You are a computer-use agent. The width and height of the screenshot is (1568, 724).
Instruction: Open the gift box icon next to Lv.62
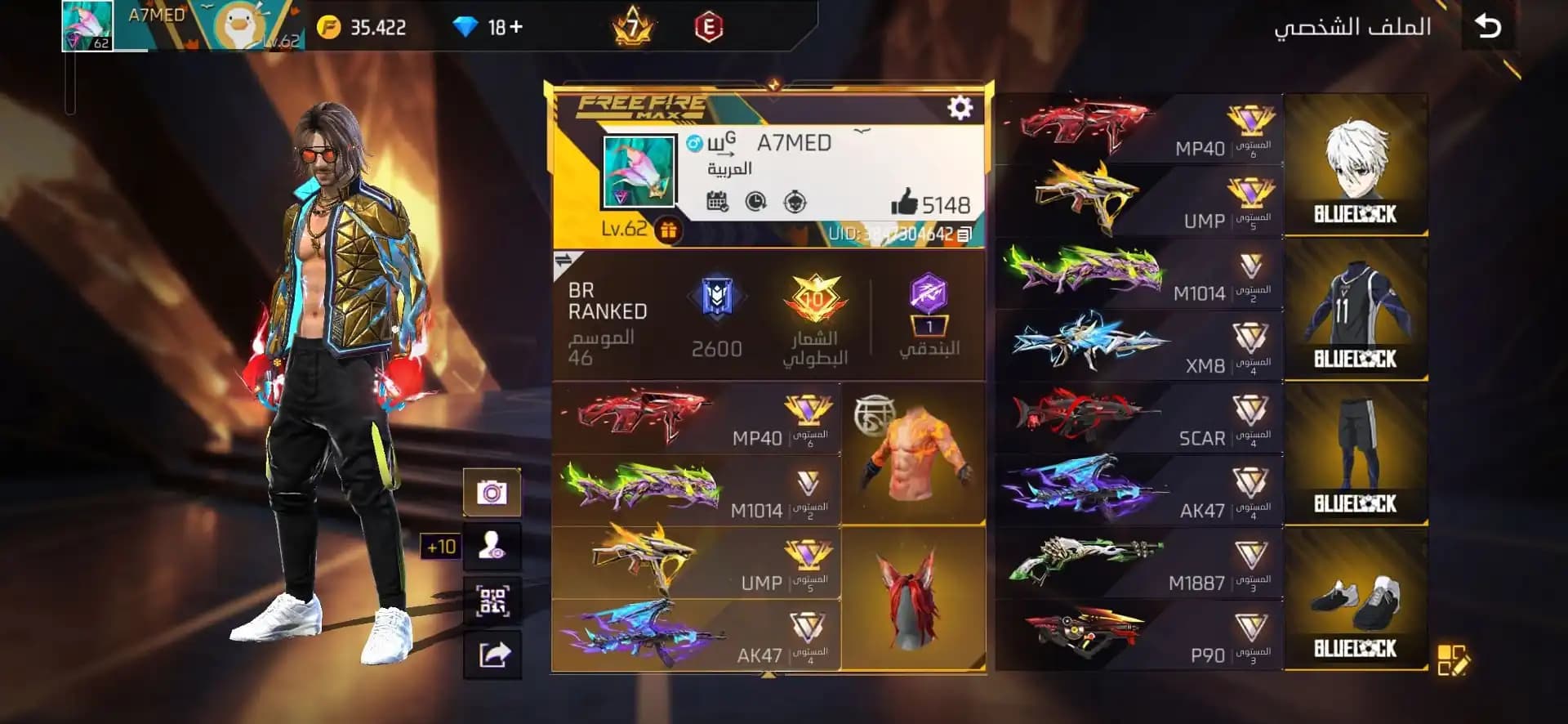point(667,232)
